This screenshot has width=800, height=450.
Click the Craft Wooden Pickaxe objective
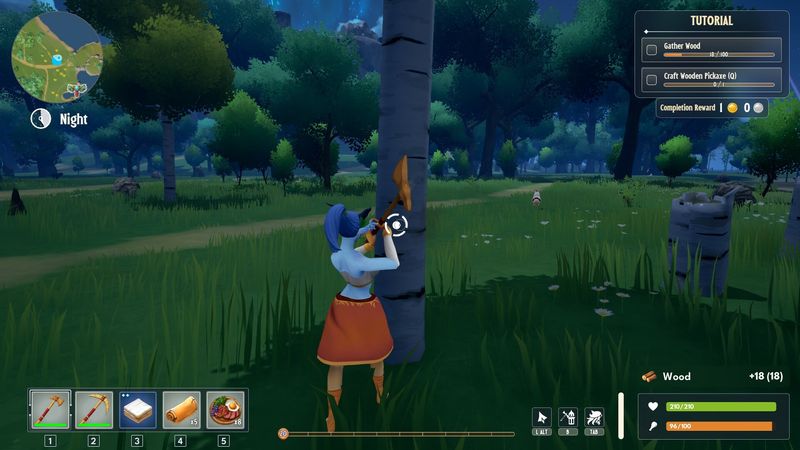(x=710, y=79)
